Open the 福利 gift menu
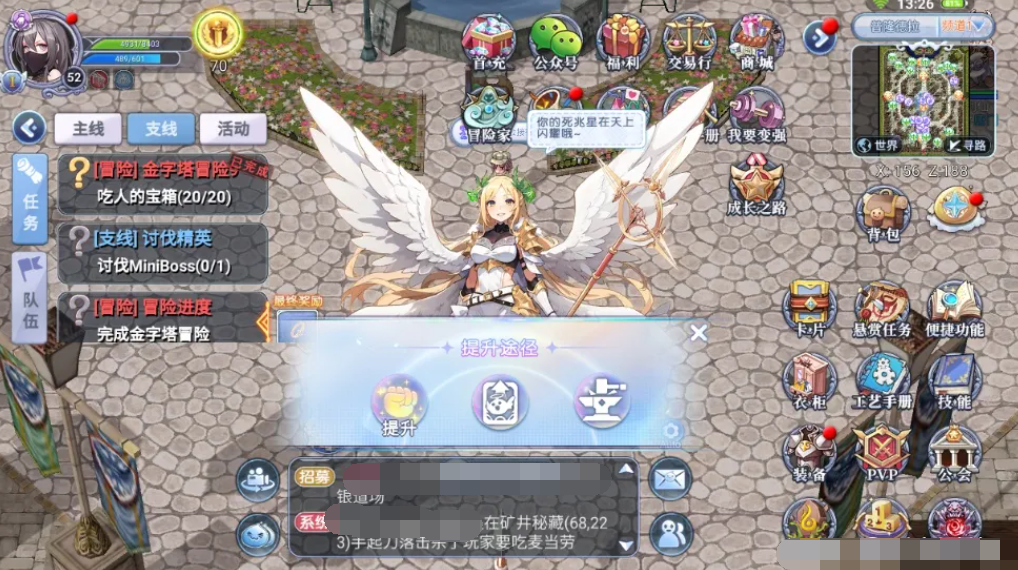 point(623,41)
